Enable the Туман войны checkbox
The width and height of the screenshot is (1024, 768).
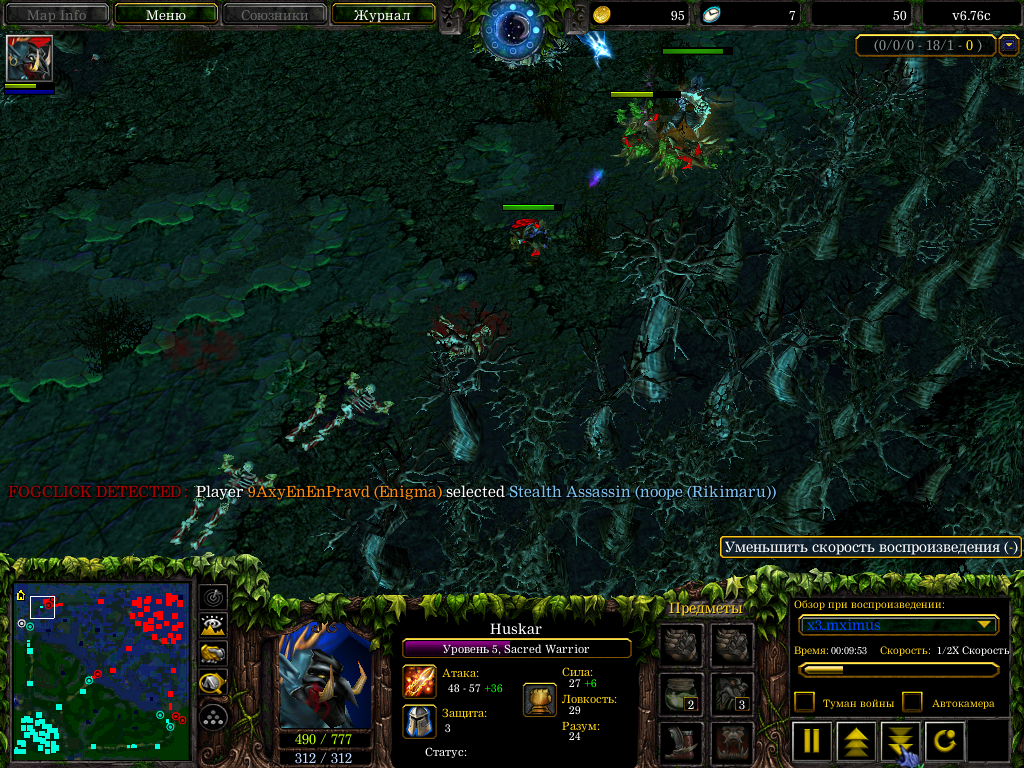pos(804,702)
